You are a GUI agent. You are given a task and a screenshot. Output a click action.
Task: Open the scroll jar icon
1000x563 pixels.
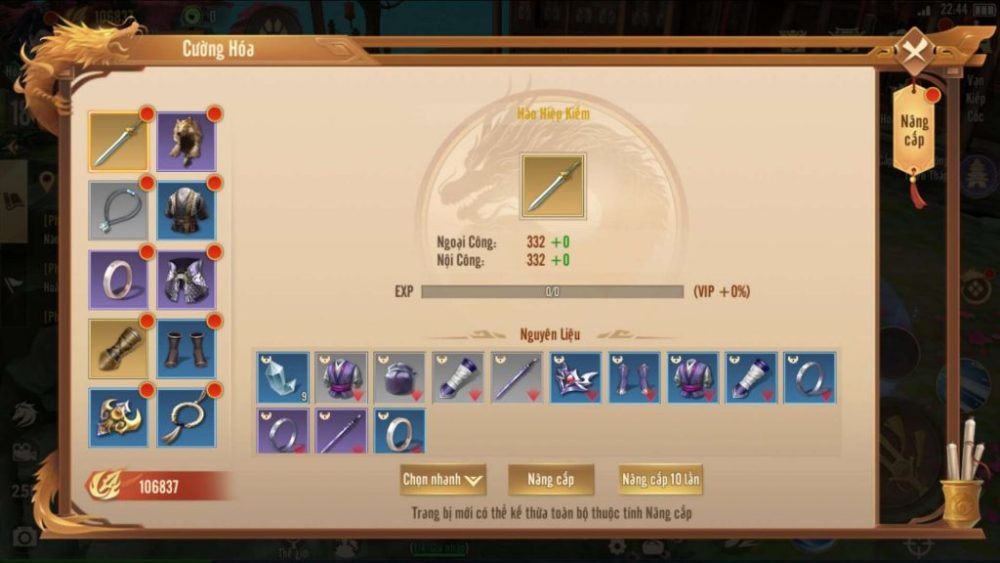coord(962,480)
